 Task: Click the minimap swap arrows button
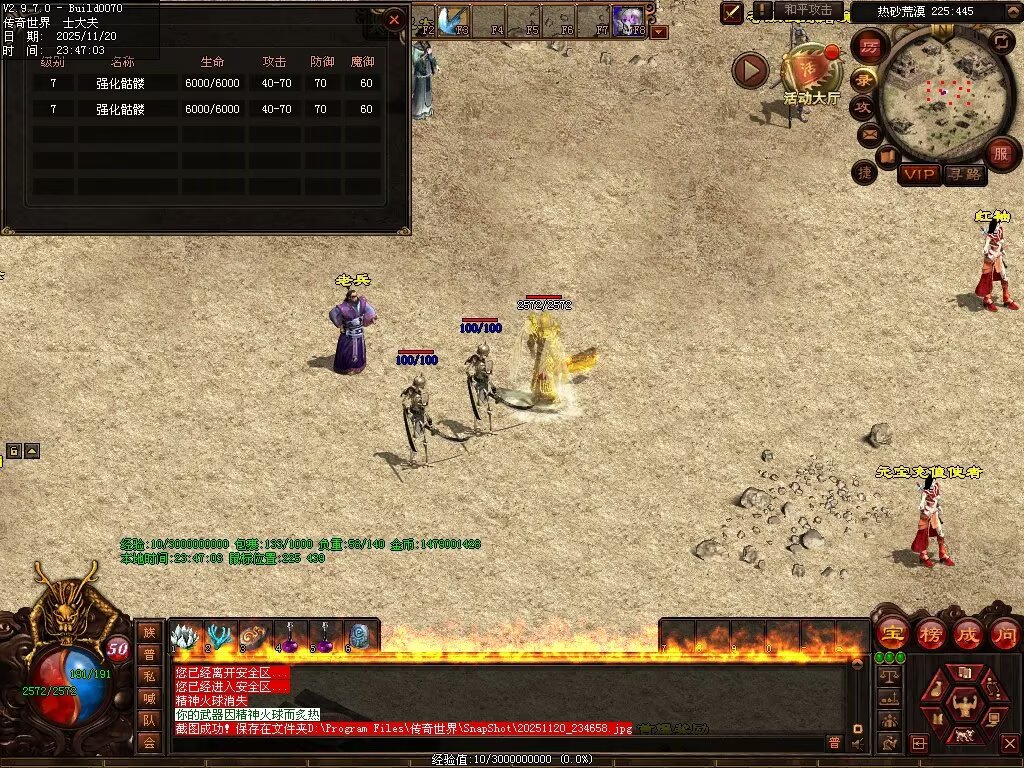1000,41
